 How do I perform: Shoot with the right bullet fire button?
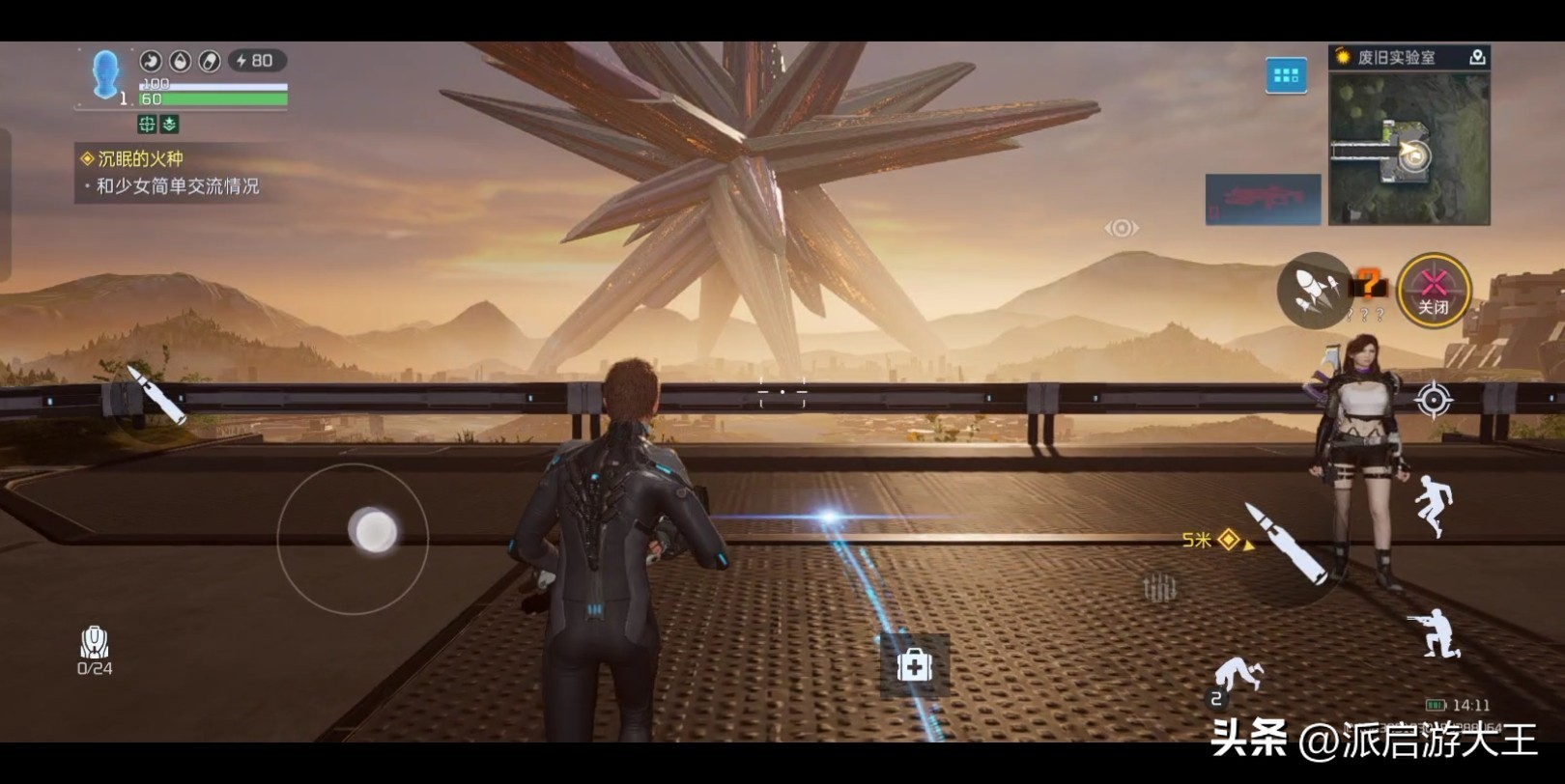point(1286,544)
